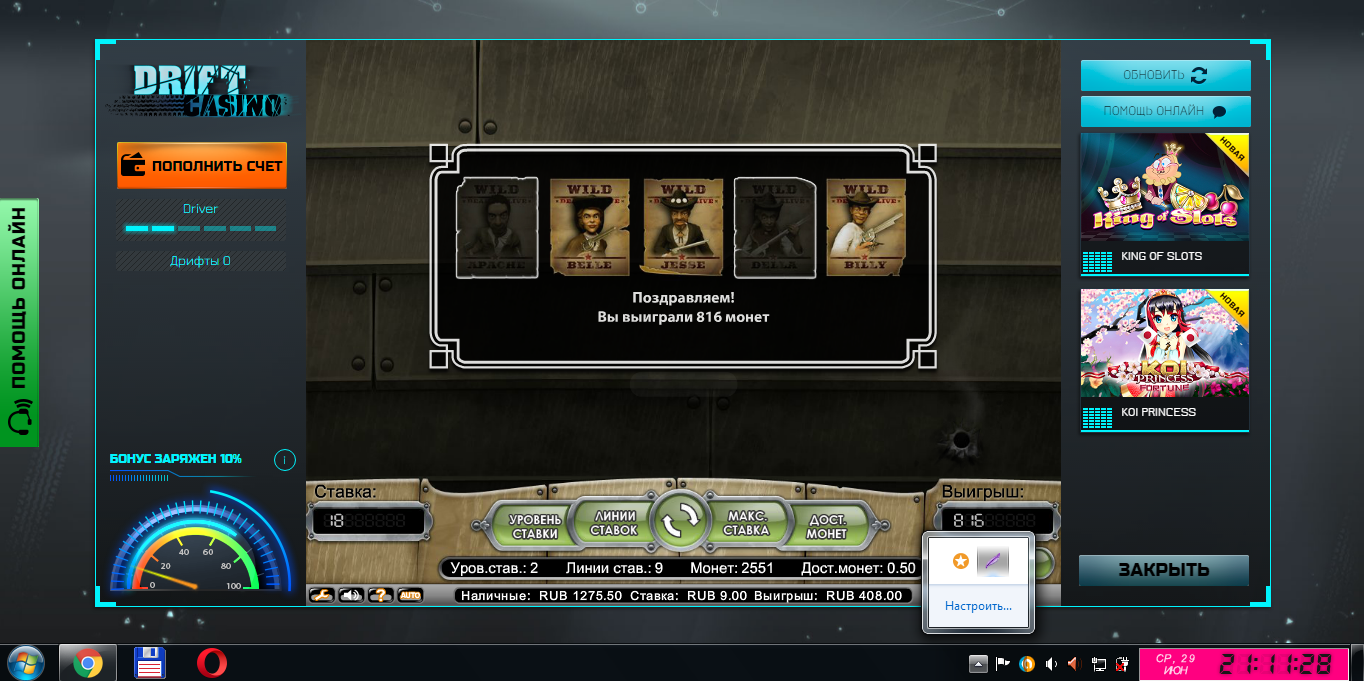Adjust bet level with Уровень Ставки button
Viewport: 1364px width, 681px height.
point(535,526)
